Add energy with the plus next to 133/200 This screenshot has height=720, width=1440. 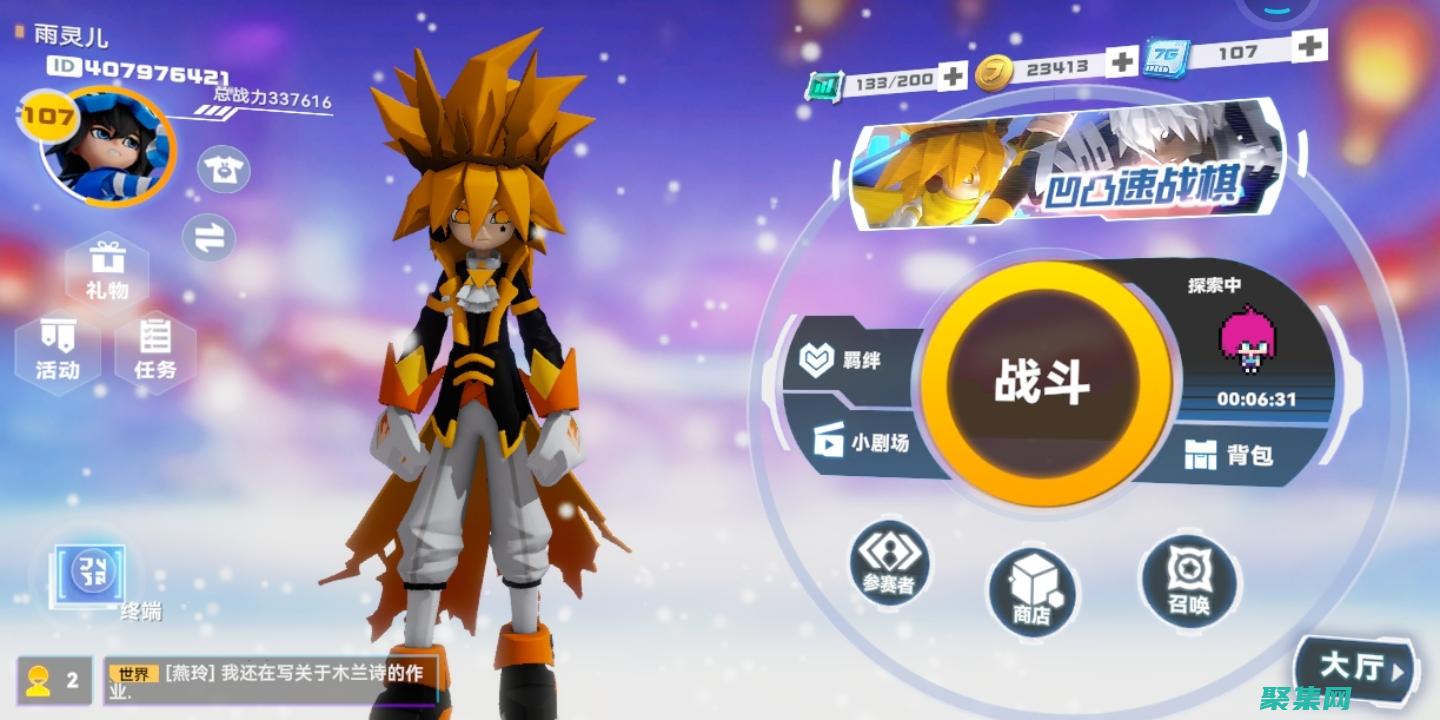(953, 75)
